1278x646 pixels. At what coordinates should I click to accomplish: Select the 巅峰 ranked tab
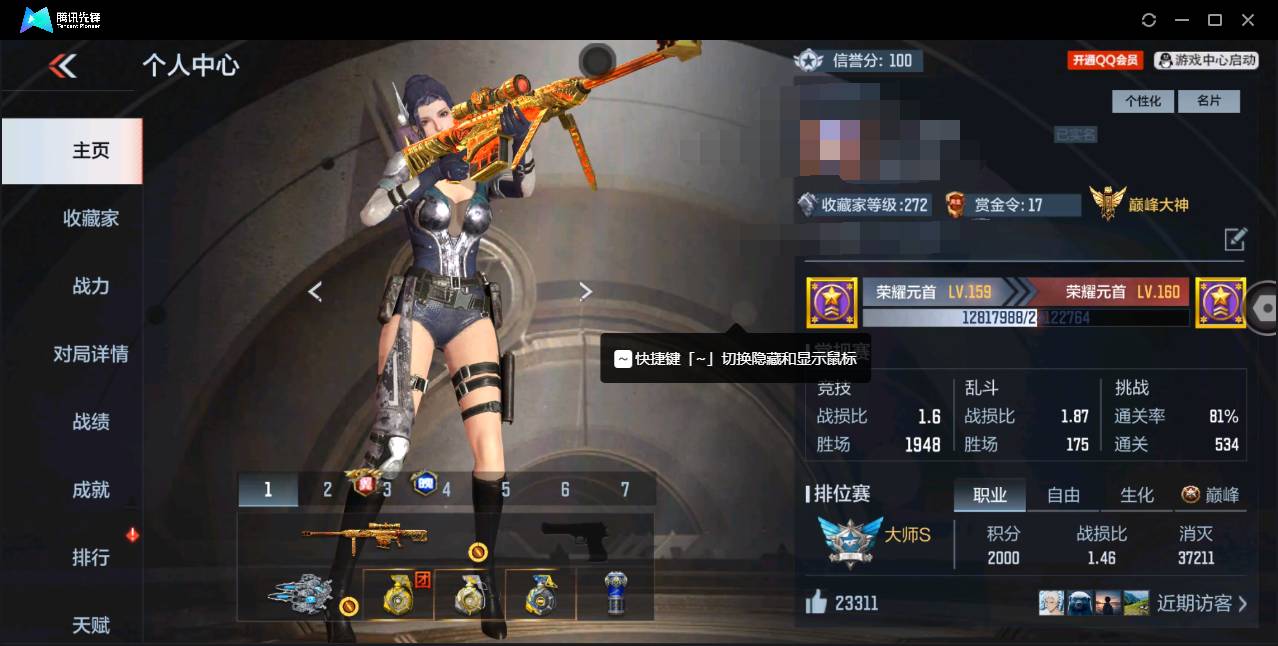coord(1211,495)
